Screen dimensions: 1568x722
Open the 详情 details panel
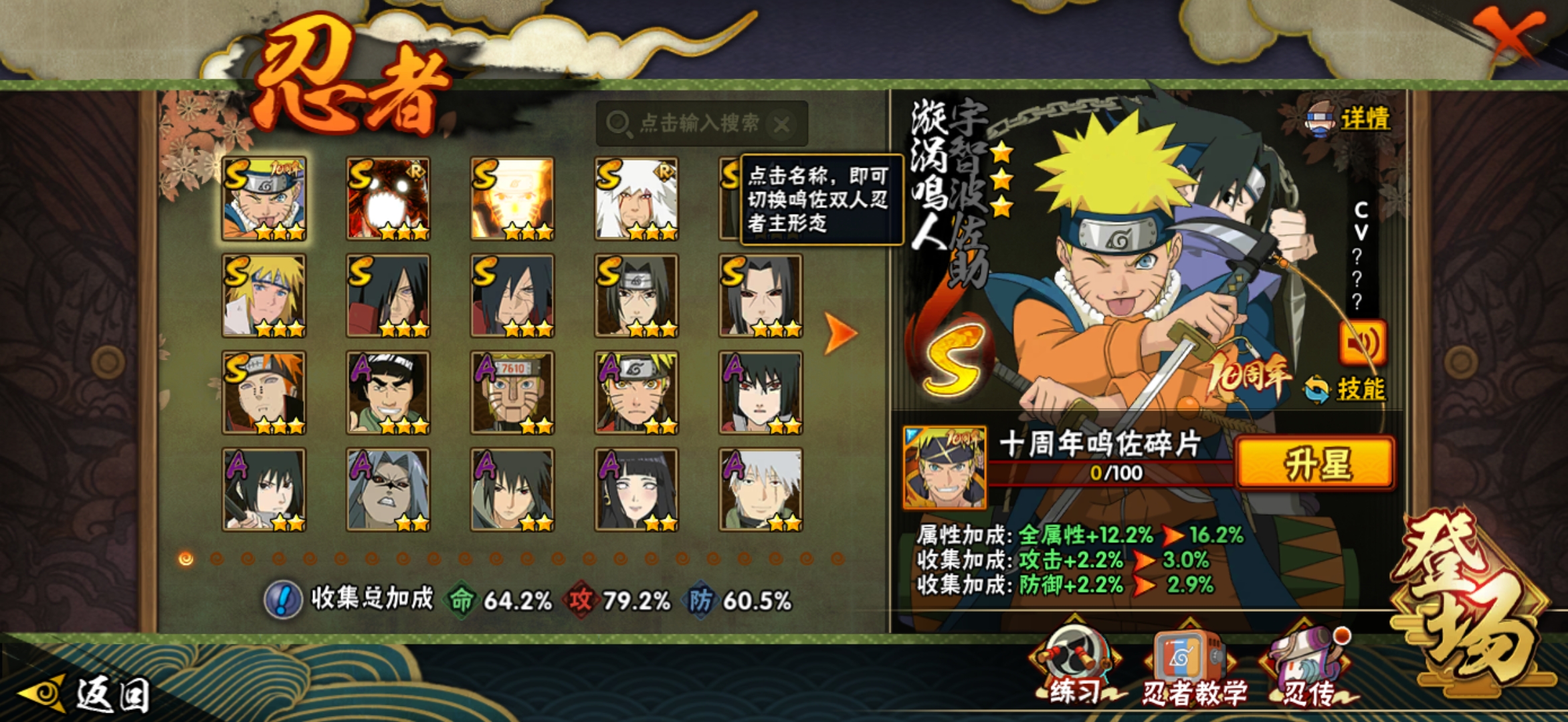coord(1350,119)
